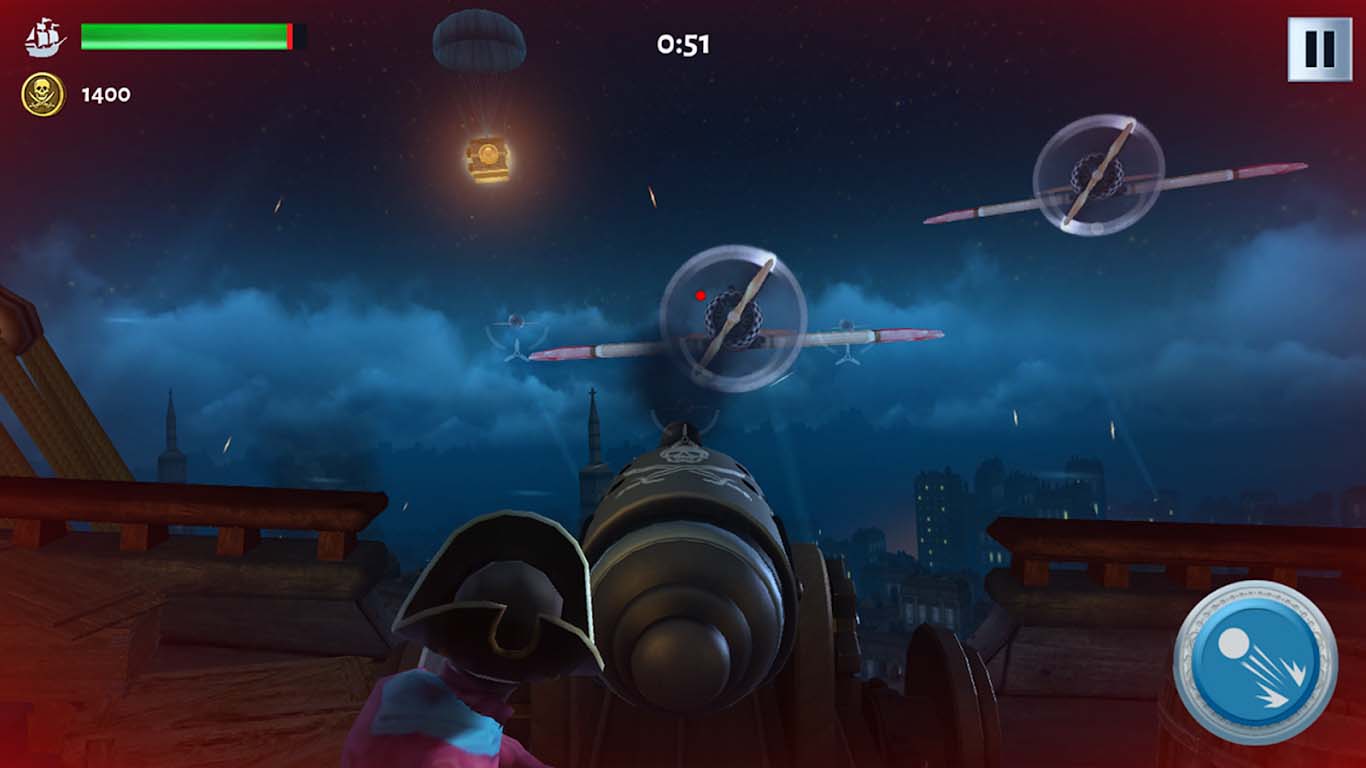Screen dimensions: 1366x768
Task: Tap the countdown timer showing 0:51
Action: (682, 42)
